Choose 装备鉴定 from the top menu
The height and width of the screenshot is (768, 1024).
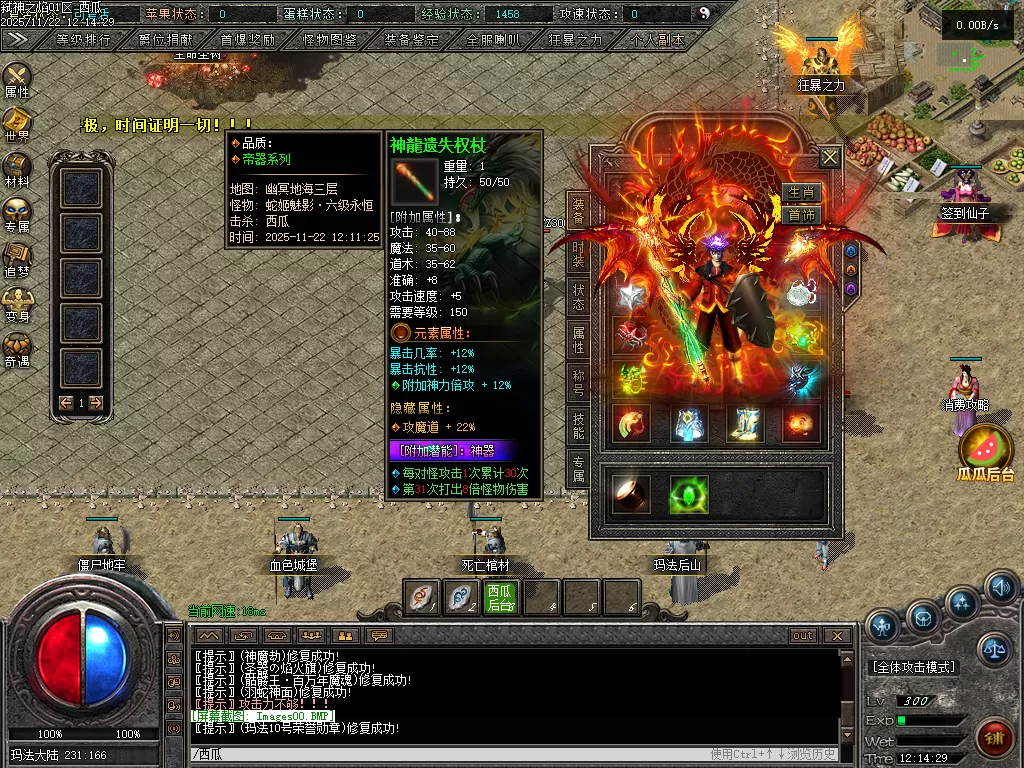pos(411,40)
